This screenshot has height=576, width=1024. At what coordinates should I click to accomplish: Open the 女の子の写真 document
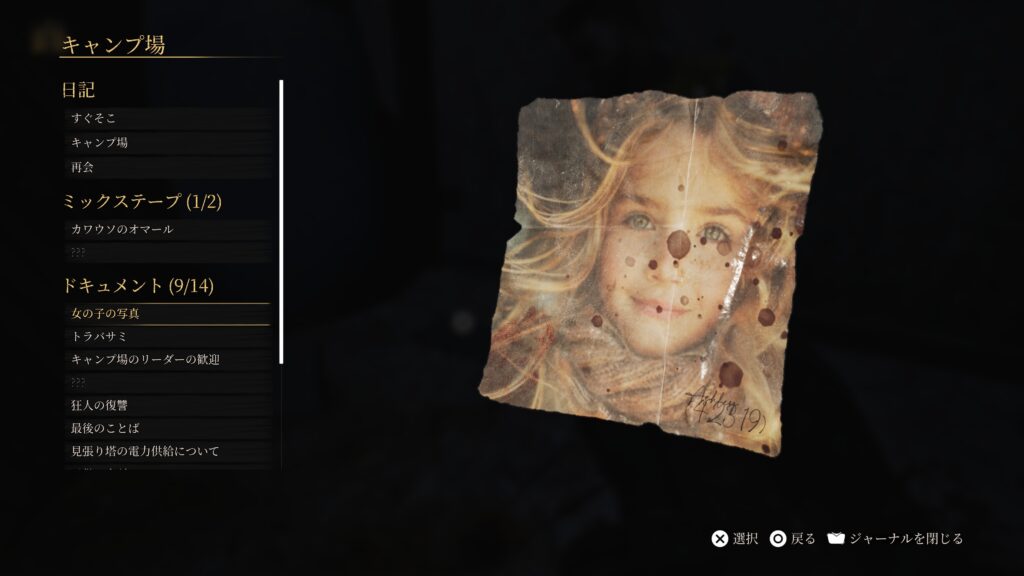coord(165,314)
